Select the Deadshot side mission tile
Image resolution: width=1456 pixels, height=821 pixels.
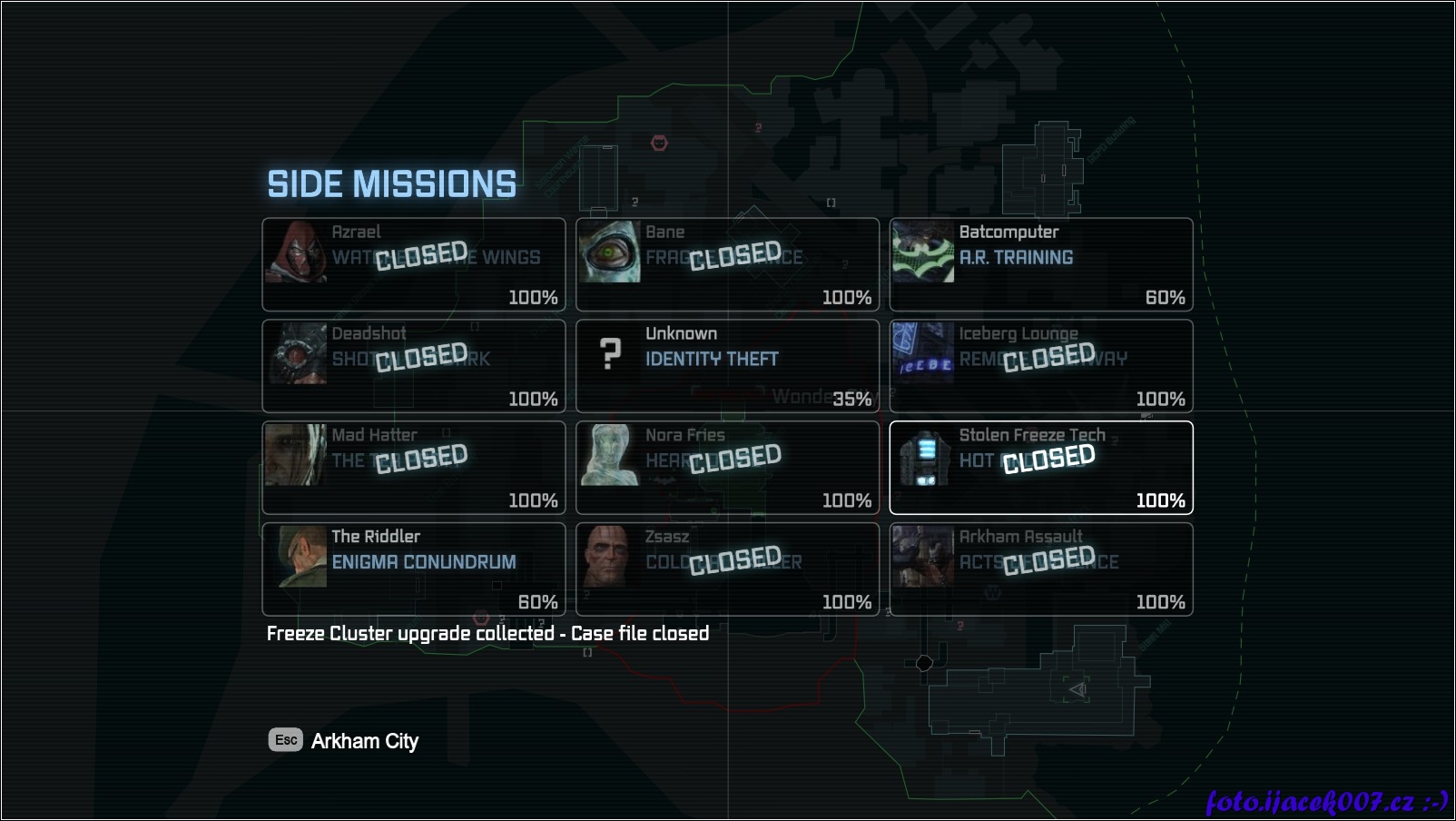click(x=414, y=366)
